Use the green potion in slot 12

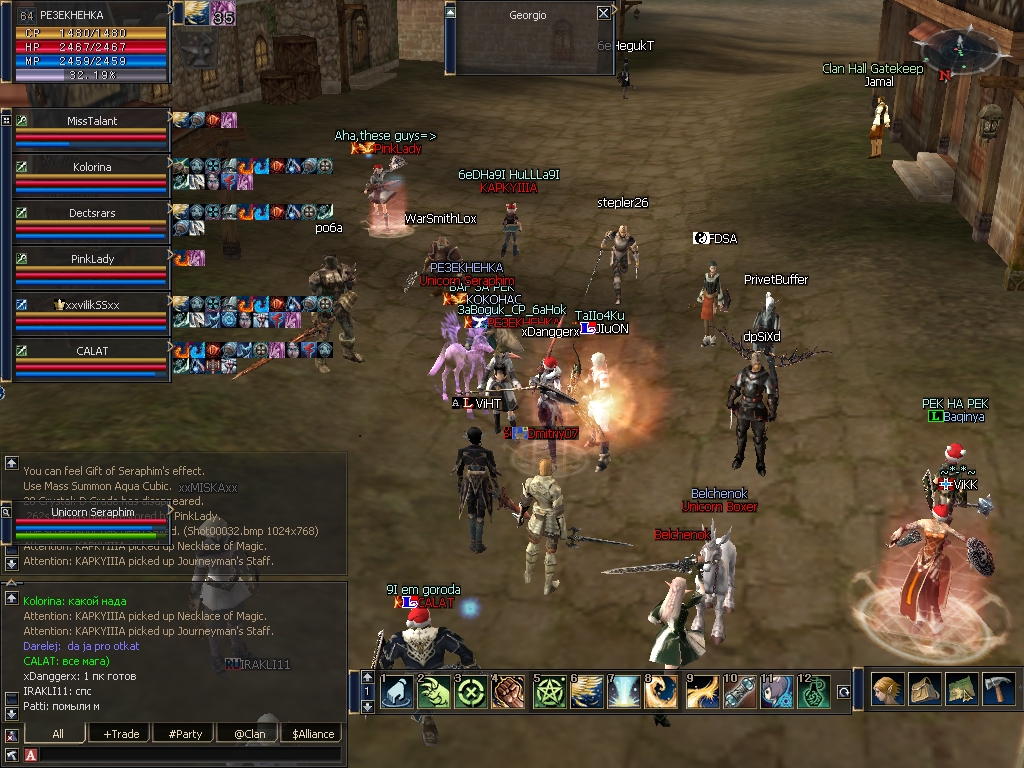[x=817, y=692]
